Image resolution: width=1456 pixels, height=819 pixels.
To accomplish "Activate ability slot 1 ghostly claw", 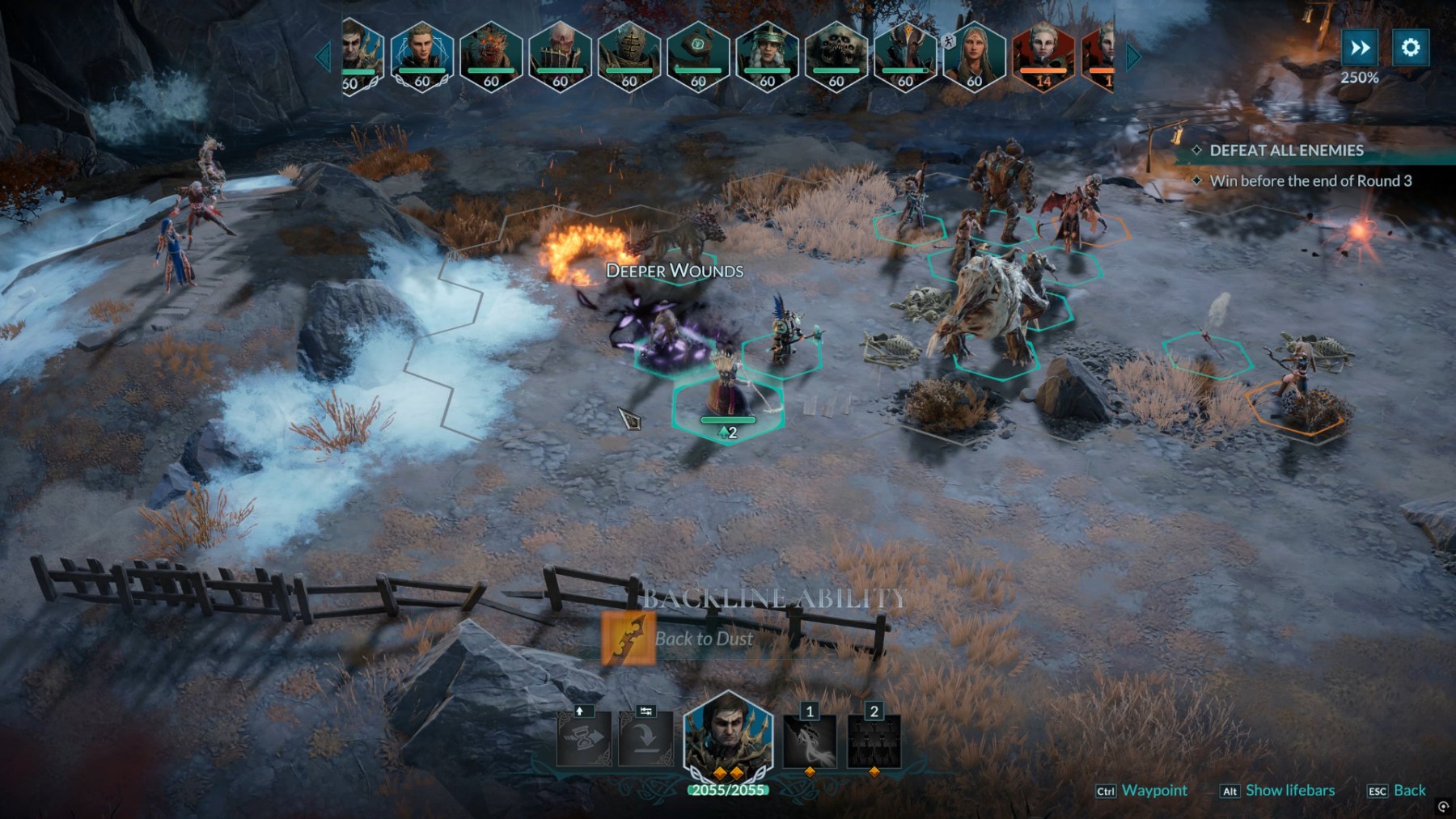I will (810, 741).
